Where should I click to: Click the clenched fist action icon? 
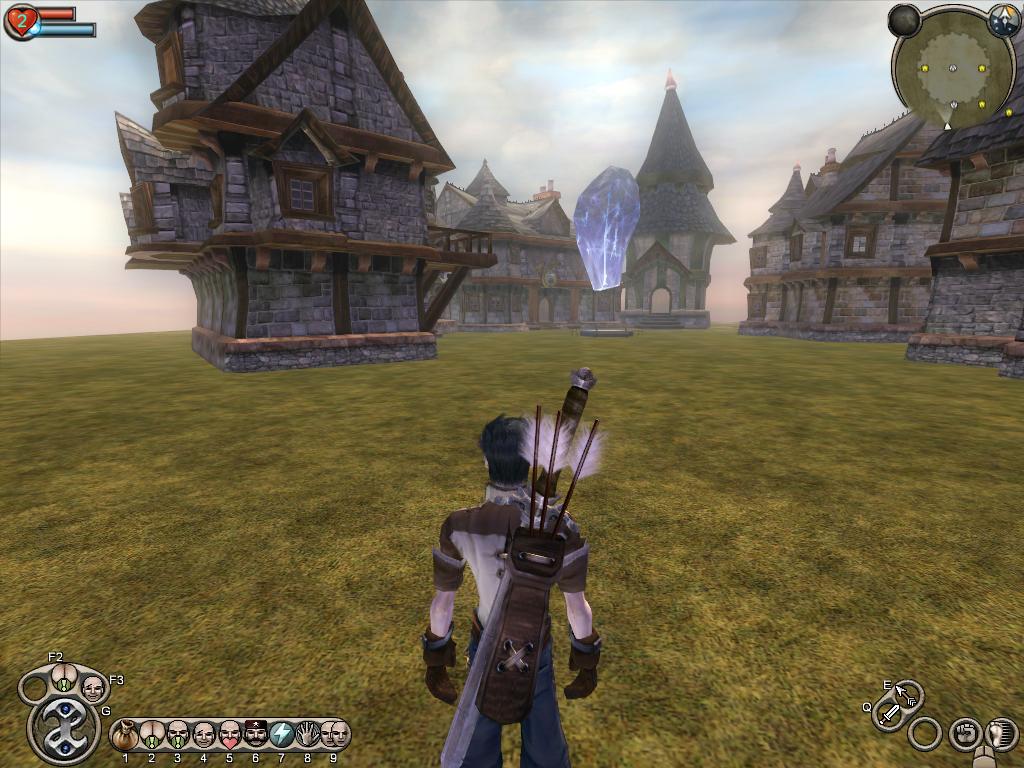964,734
